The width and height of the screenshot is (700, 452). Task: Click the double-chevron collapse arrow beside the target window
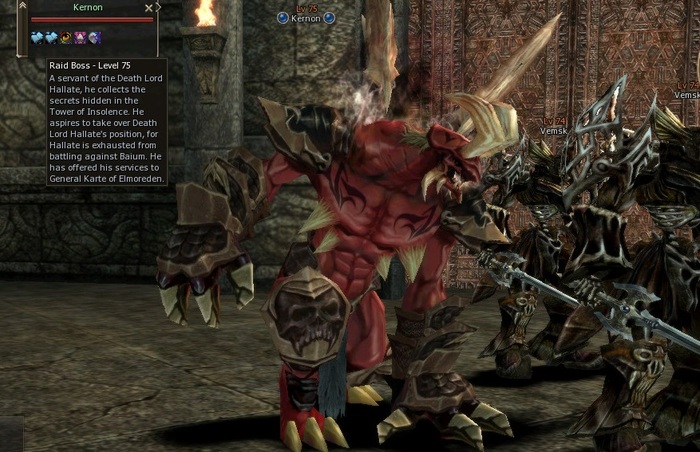(23, 7)
